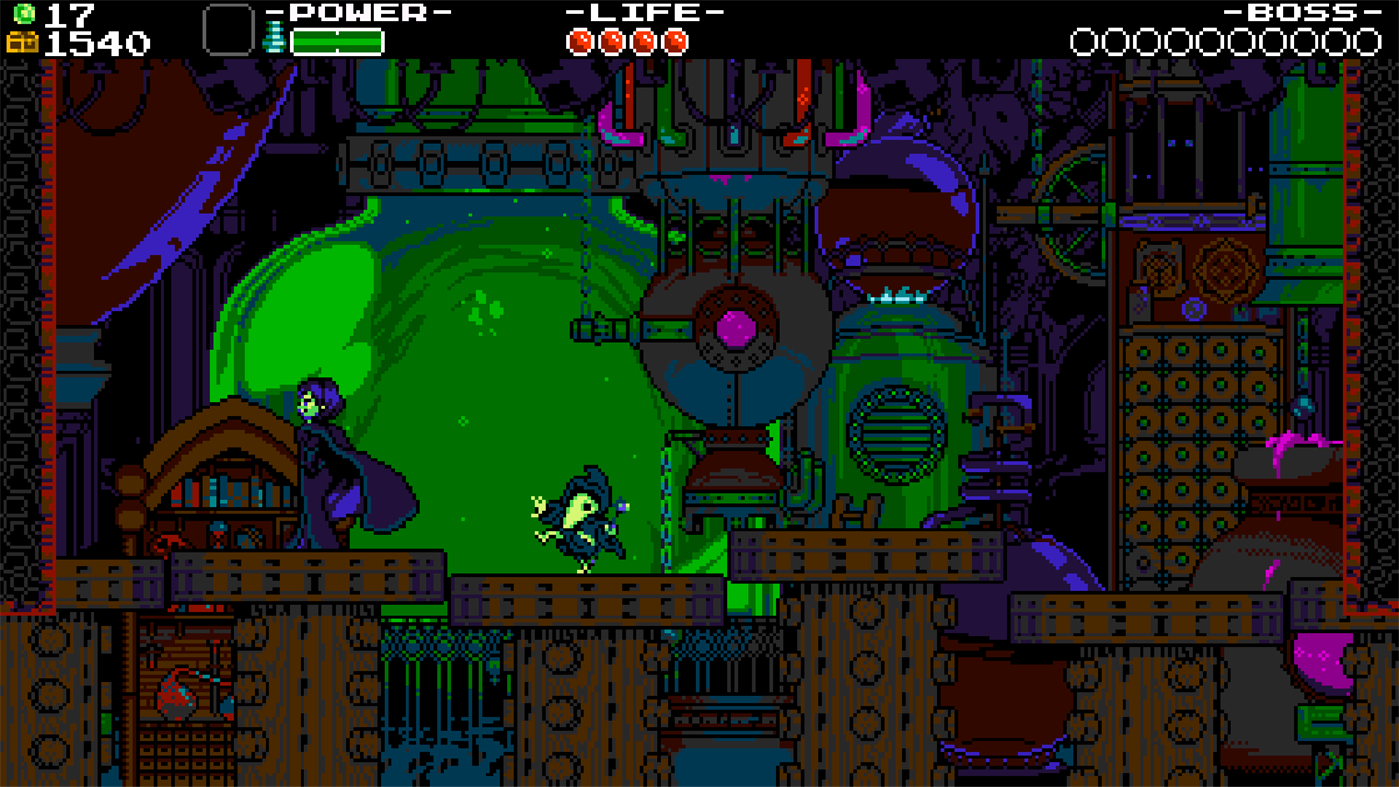Screen dimensions: 1399x787
Task: Click the first red health orb under LIFE
Action: [581, 42]
